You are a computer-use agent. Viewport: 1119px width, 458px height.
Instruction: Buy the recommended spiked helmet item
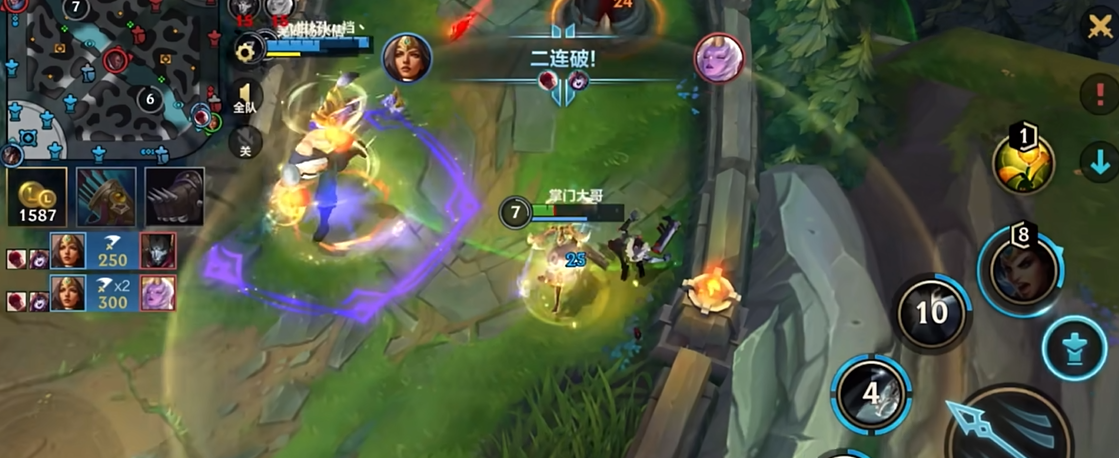pos(105,196)
